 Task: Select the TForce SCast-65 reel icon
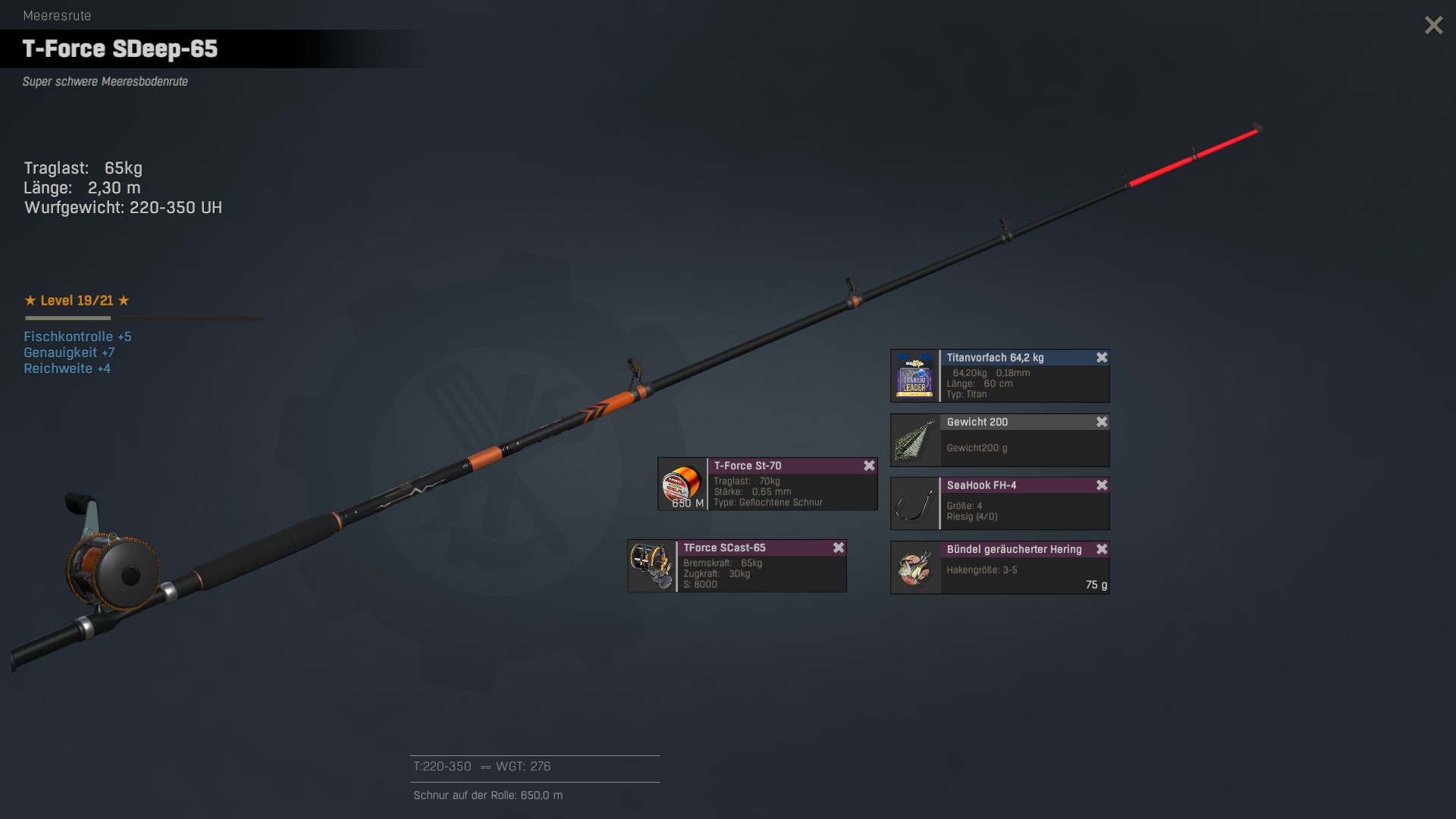coord(651,566)
